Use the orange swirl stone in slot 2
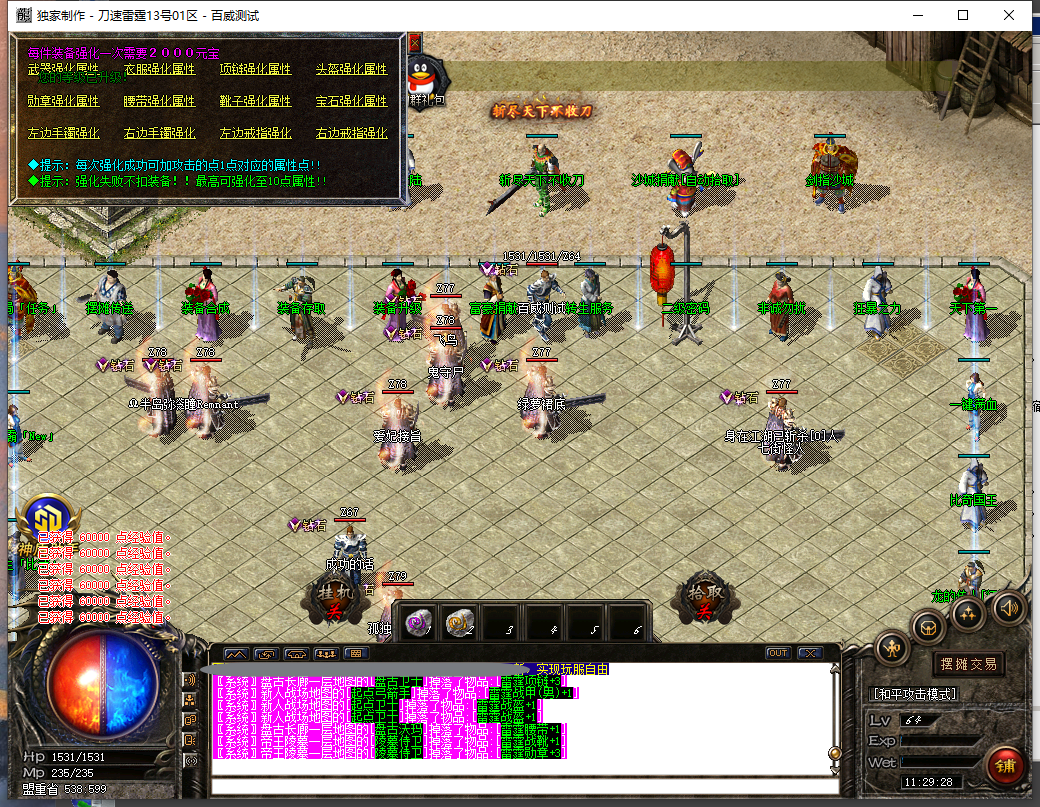This screenshot has width=1040, height=807. pyautogui.click(x=459, y=622)
